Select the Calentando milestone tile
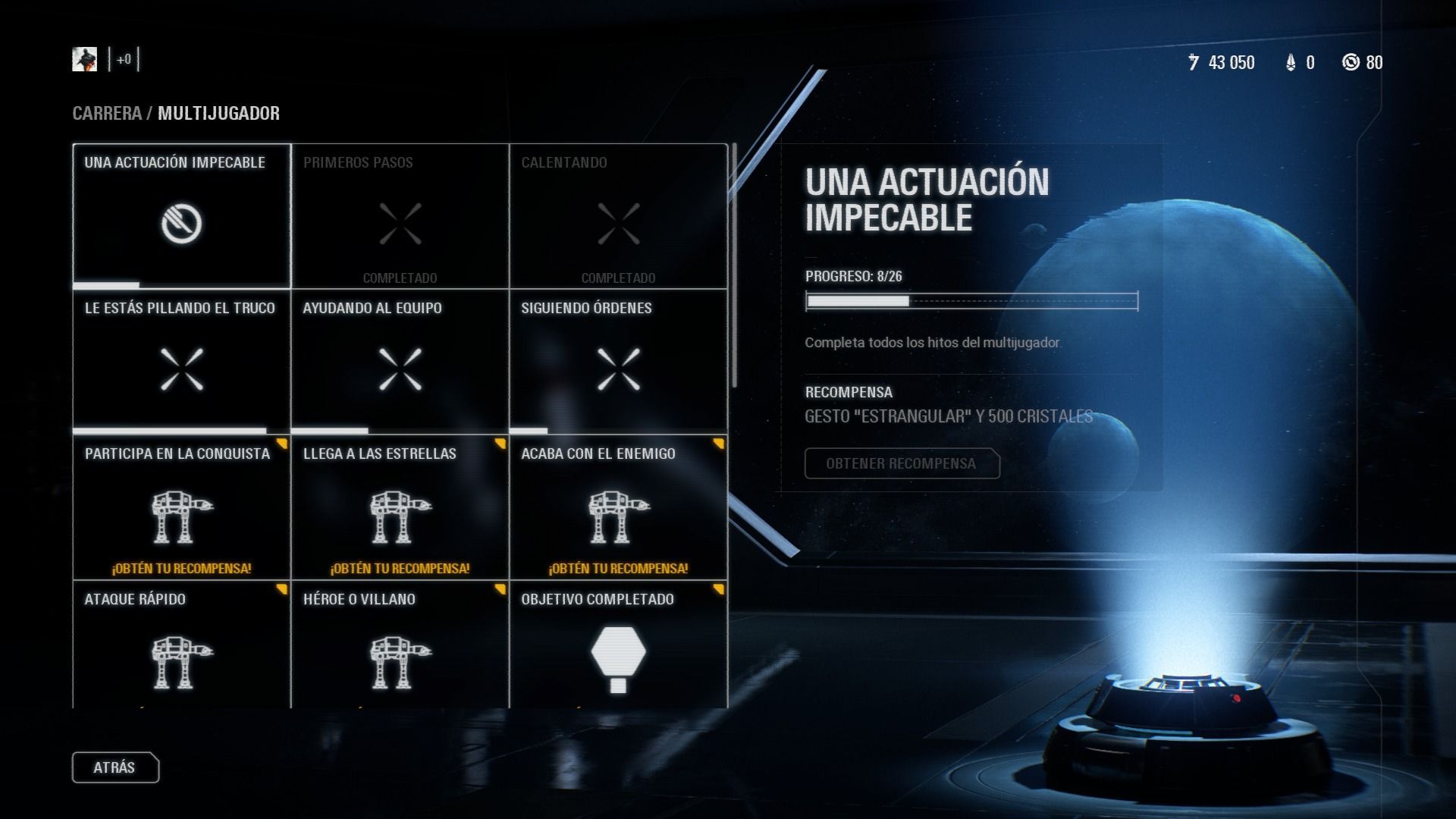Image resolution: width=1456 pixels, height=819 pixels. (618, 217)
